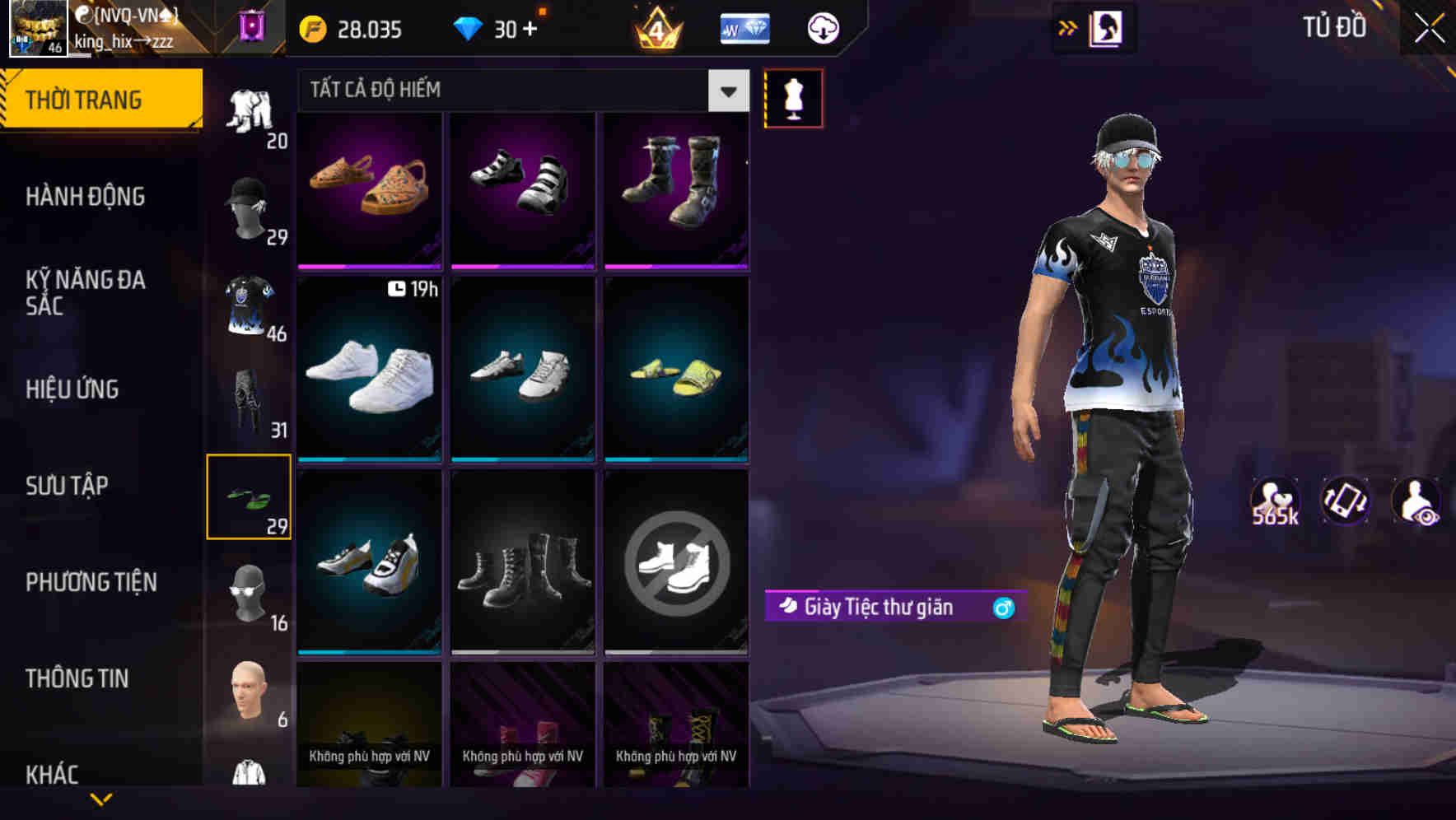The image size is (1456, 820).
Task: Open downloads with the cloud download icon
Action: pyautogui.click(x=824, y=27)
